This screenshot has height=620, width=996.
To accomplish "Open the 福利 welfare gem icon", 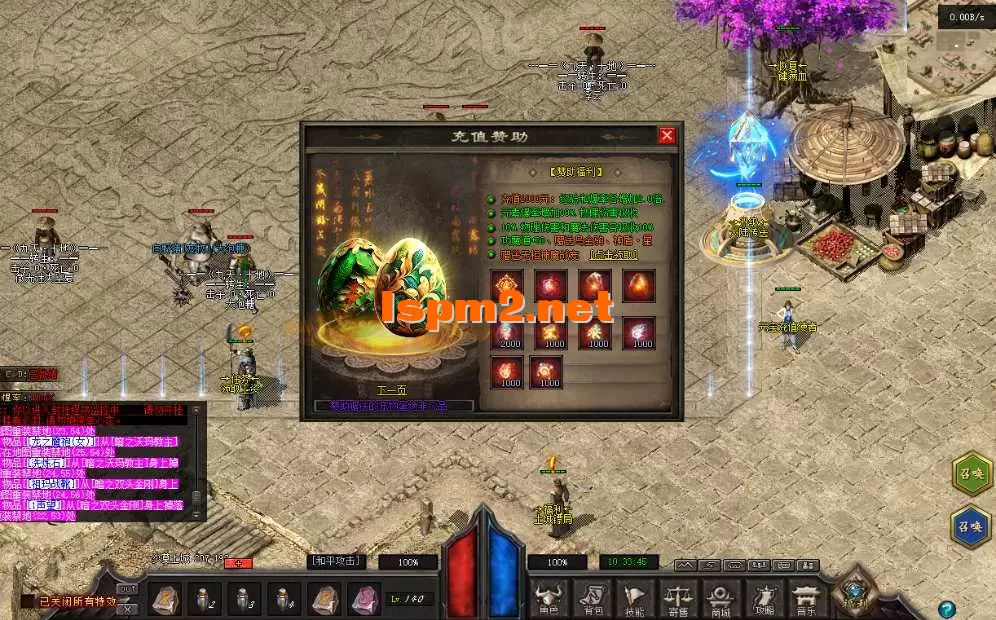I will pyautogui.click(x=855, y=588).
